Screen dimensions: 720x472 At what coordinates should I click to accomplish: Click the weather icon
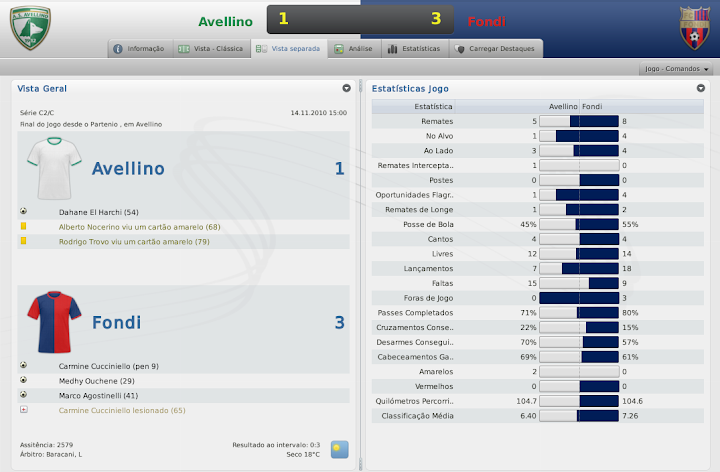tap(339, 449)
